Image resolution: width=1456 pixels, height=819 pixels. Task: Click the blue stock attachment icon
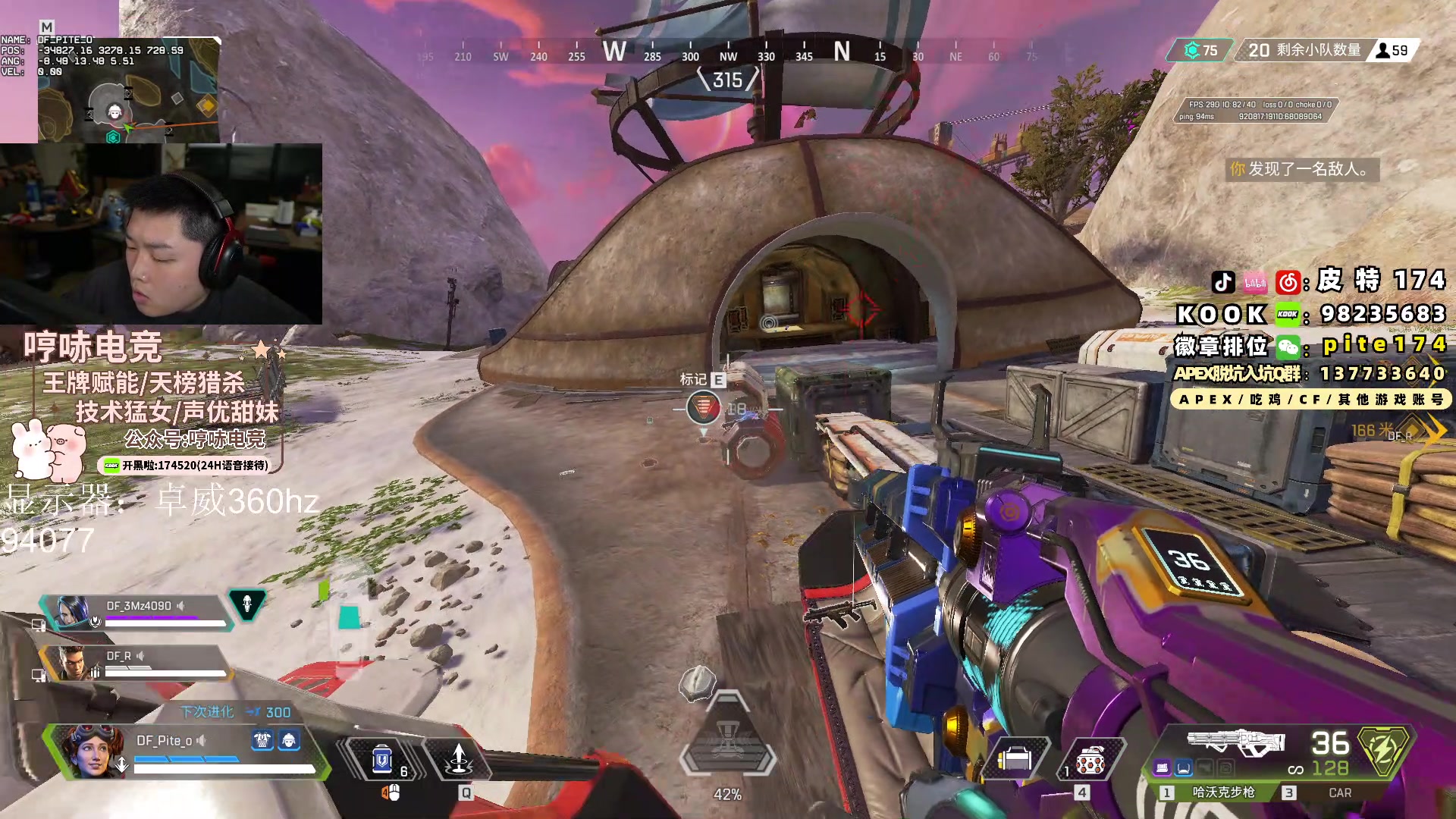tap(1184, 769)
